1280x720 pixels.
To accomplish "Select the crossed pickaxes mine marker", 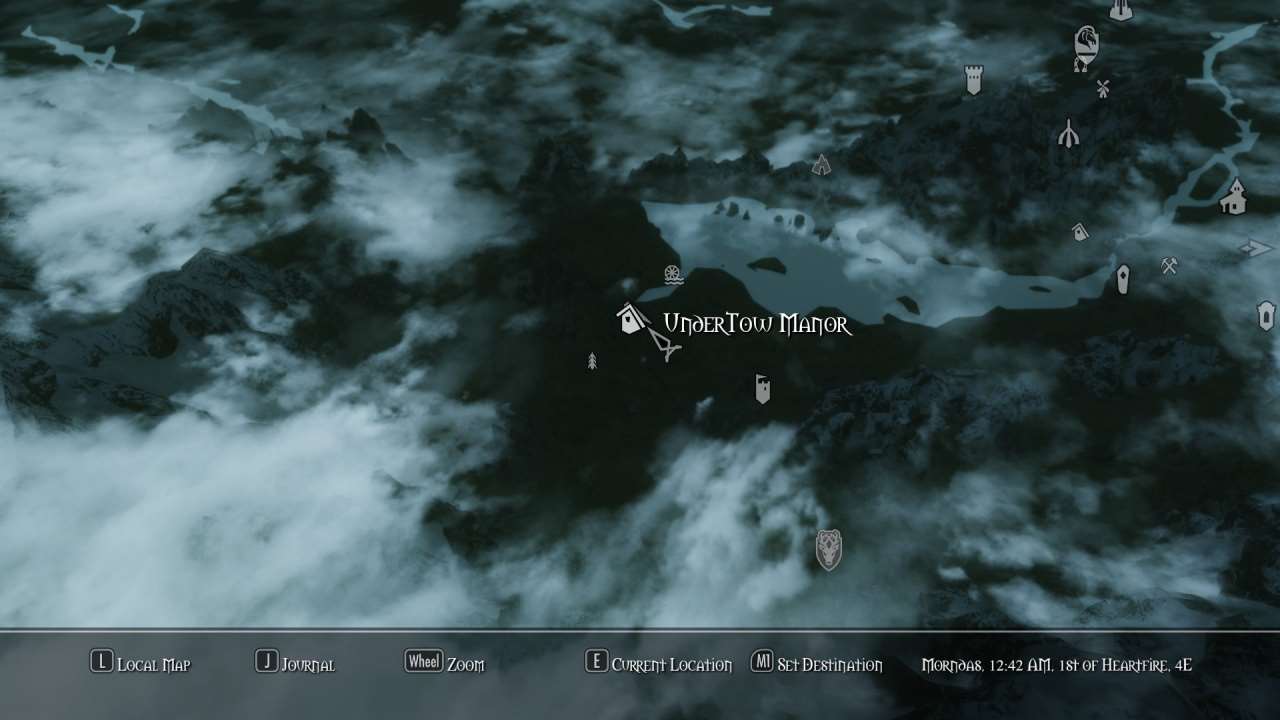I will (1169, 265).
